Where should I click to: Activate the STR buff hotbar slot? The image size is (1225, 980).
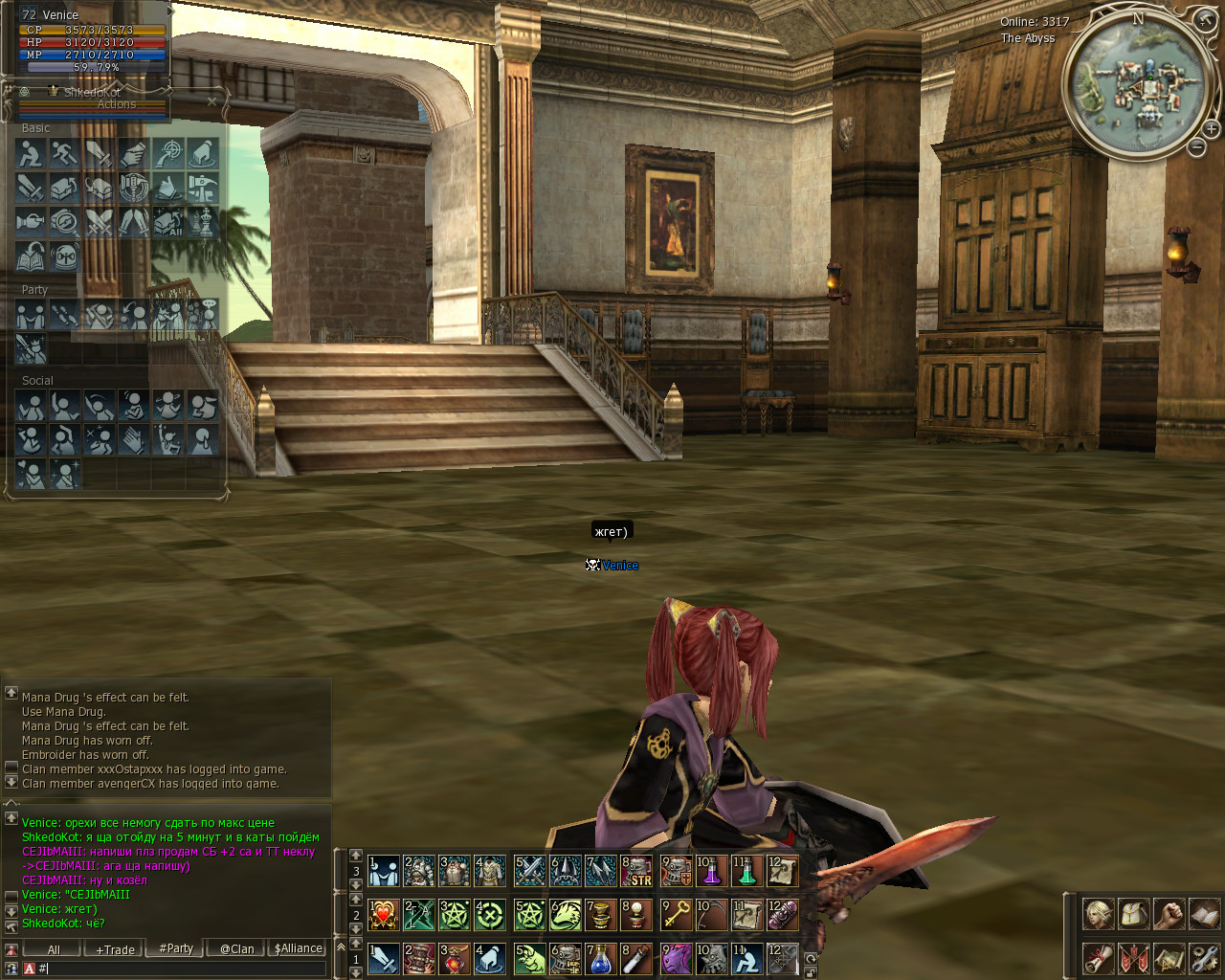tap(637, 871)
